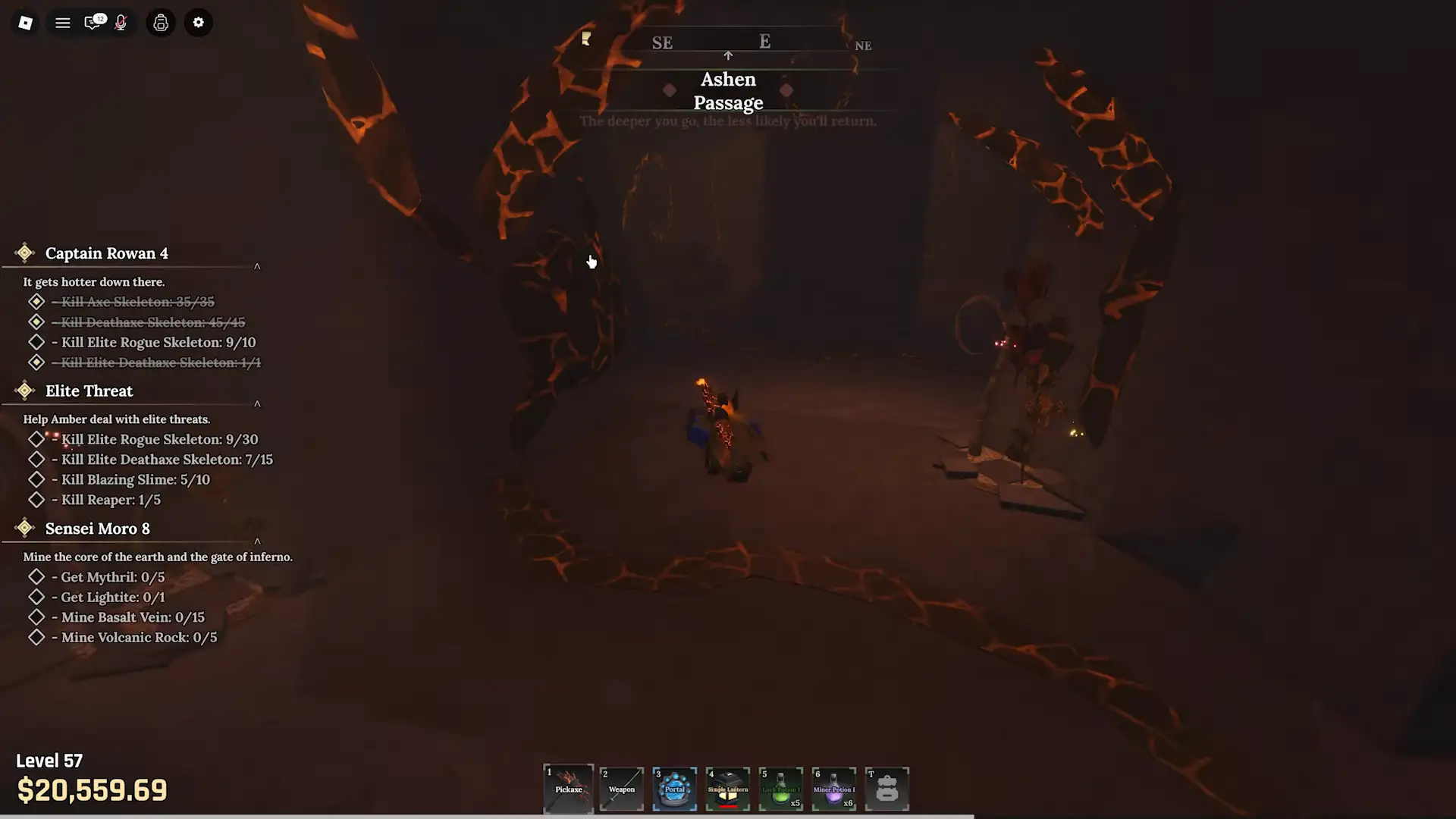
Task: Collapse the Sensei Moro 8 quest
Action: [257, 541]
